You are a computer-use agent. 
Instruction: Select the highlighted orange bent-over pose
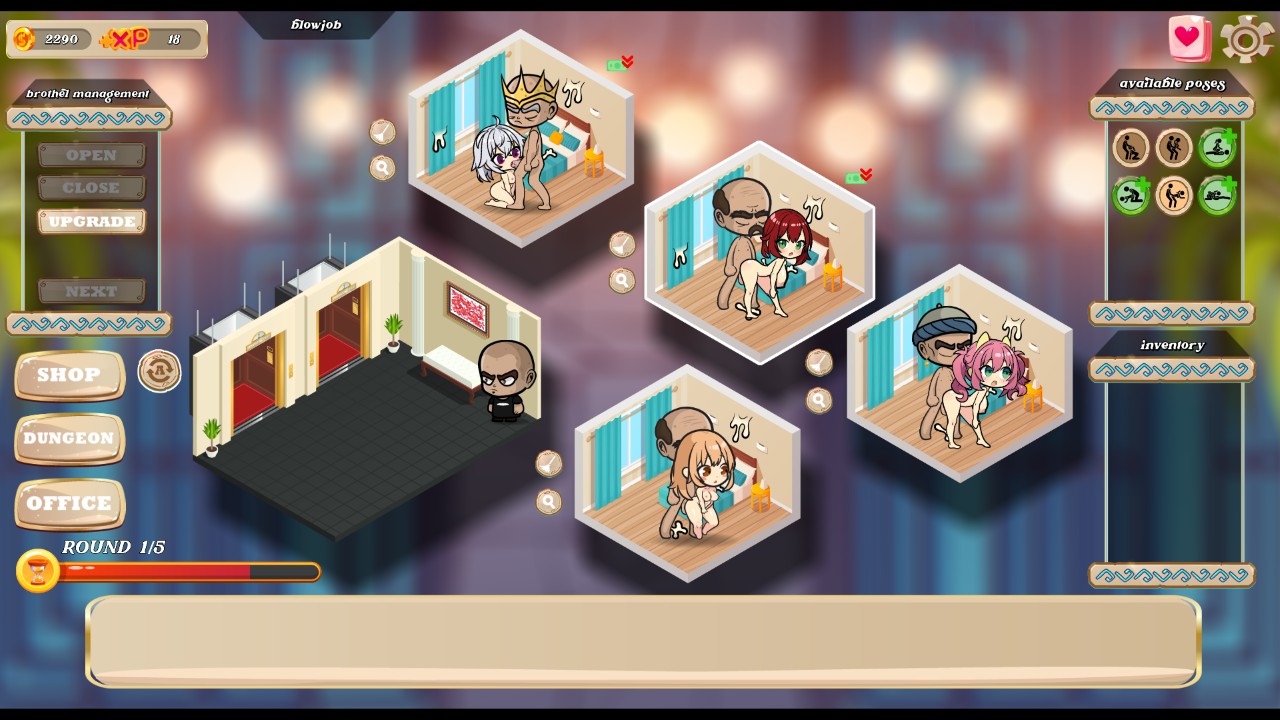tap(1174, 196)
